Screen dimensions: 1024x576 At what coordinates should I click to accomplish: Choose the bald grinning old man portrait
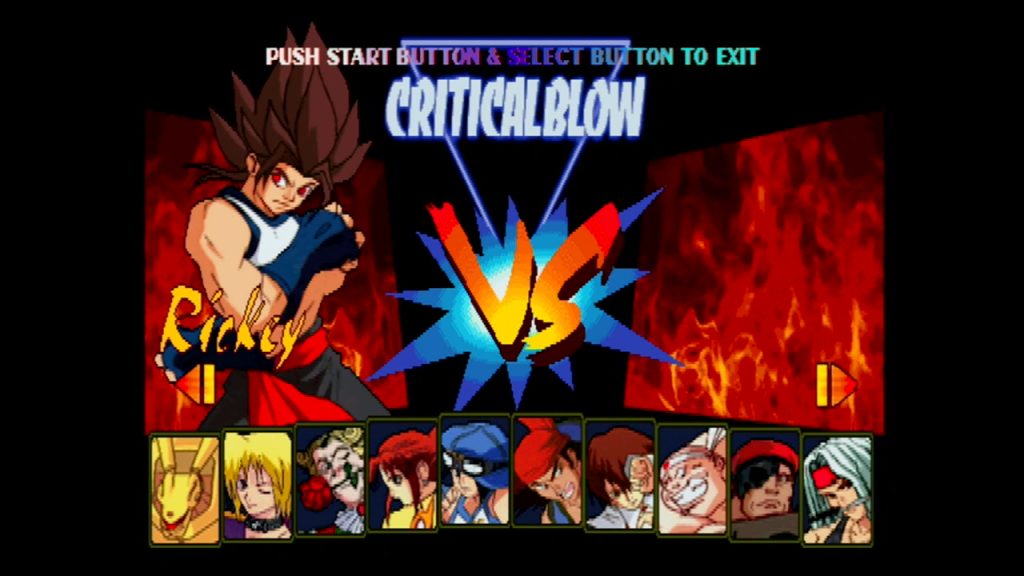pyautogui.click(x=692, y=480)
